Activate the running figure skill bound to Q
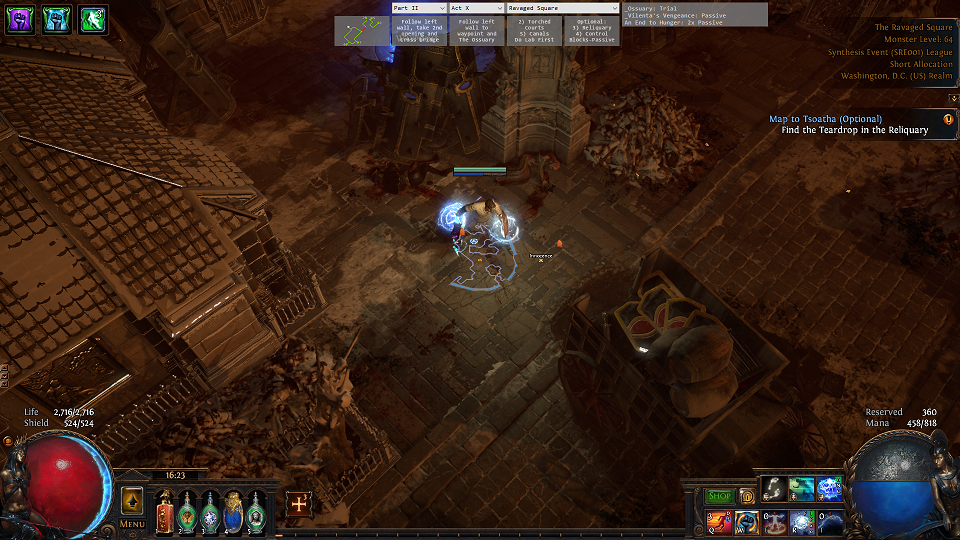The height and width of the screenshot is (540, 960). click(719, 522)
